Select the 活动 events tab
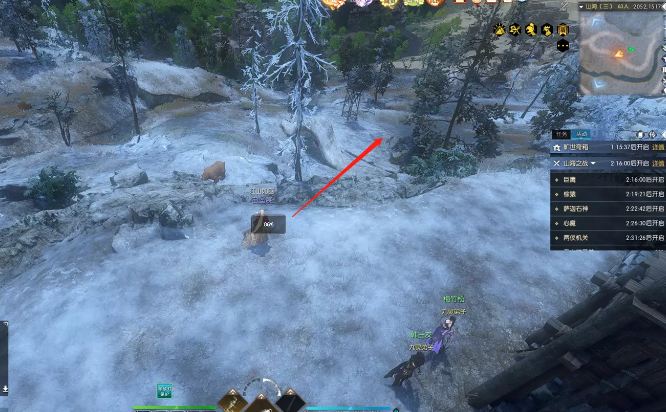 coord(580,133)
